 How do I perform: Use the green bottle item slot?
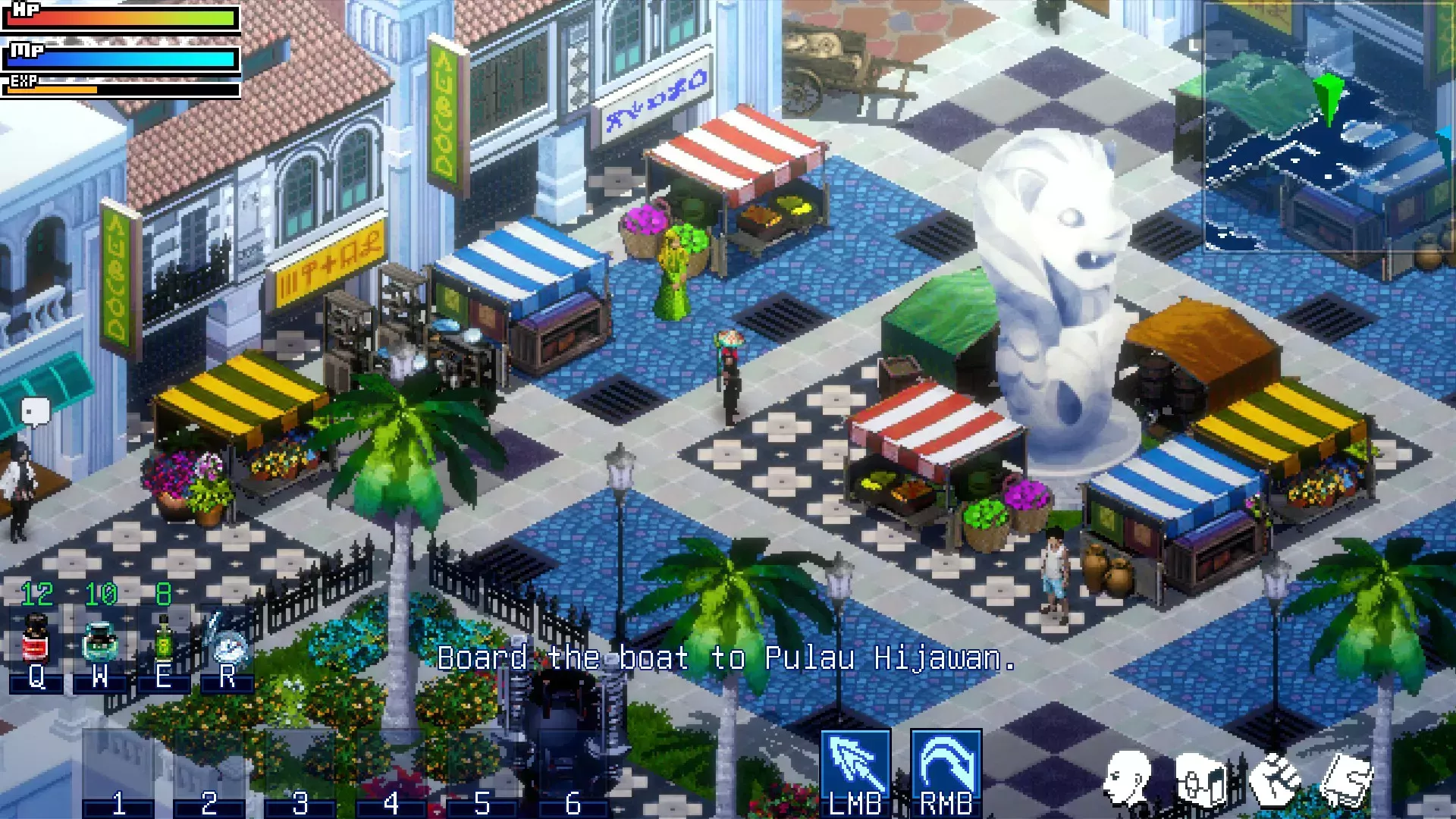[163, 641]
